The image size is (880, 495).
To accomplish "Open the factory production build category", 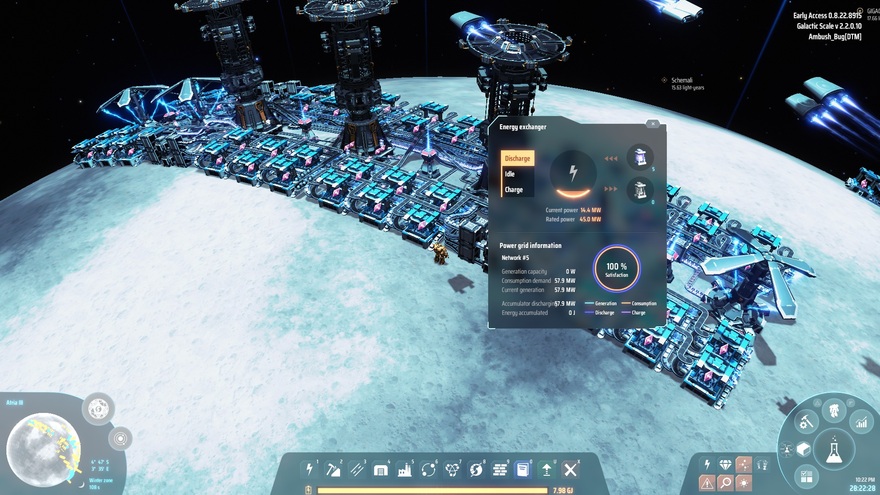I will (x=405, y=469).
